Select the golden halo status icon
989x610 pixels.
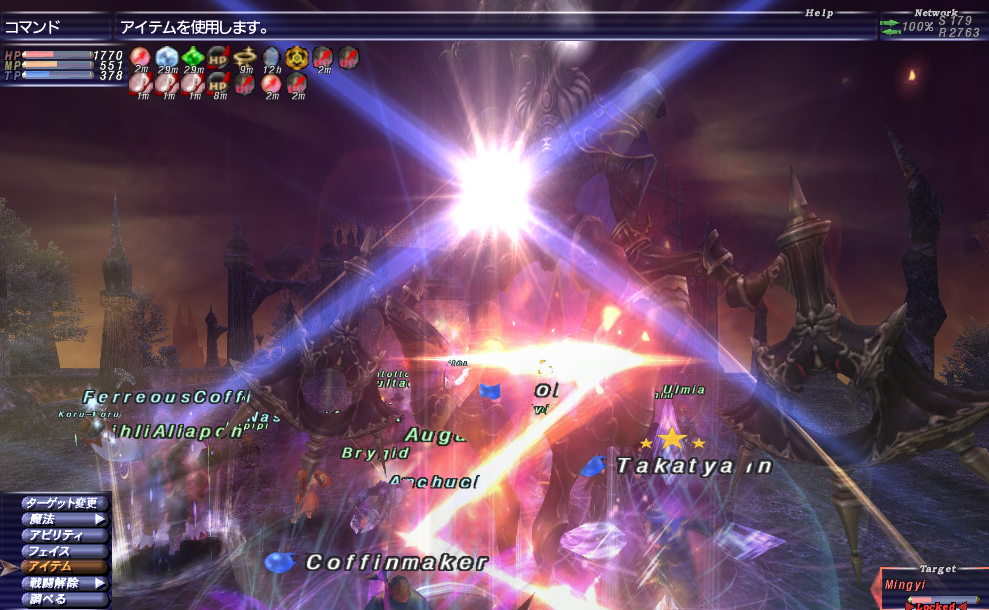244,57
